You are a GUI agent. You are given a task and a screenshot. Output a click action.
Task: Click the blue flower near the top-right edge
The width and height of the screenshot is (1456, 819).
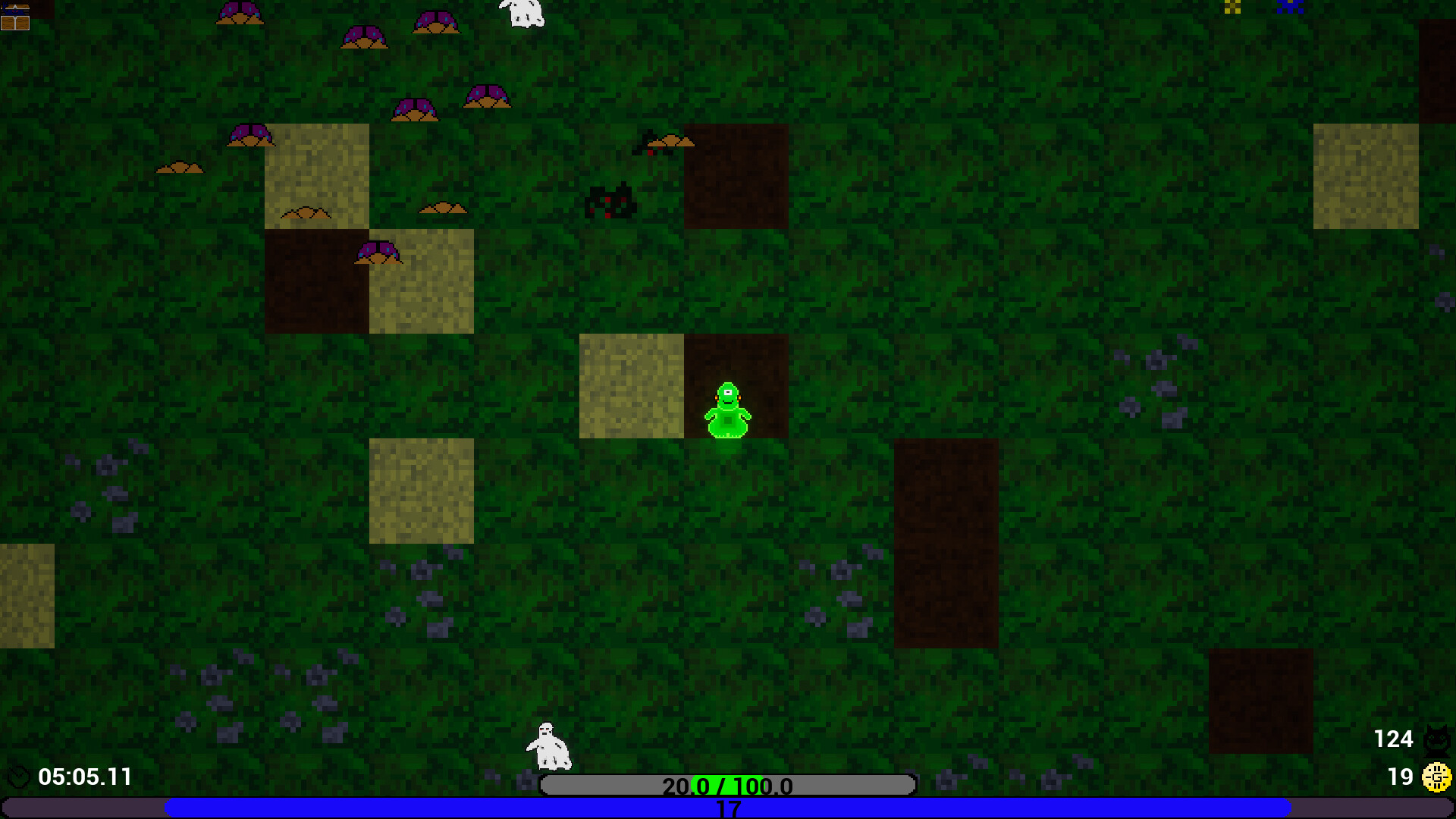coord(1289,8)
